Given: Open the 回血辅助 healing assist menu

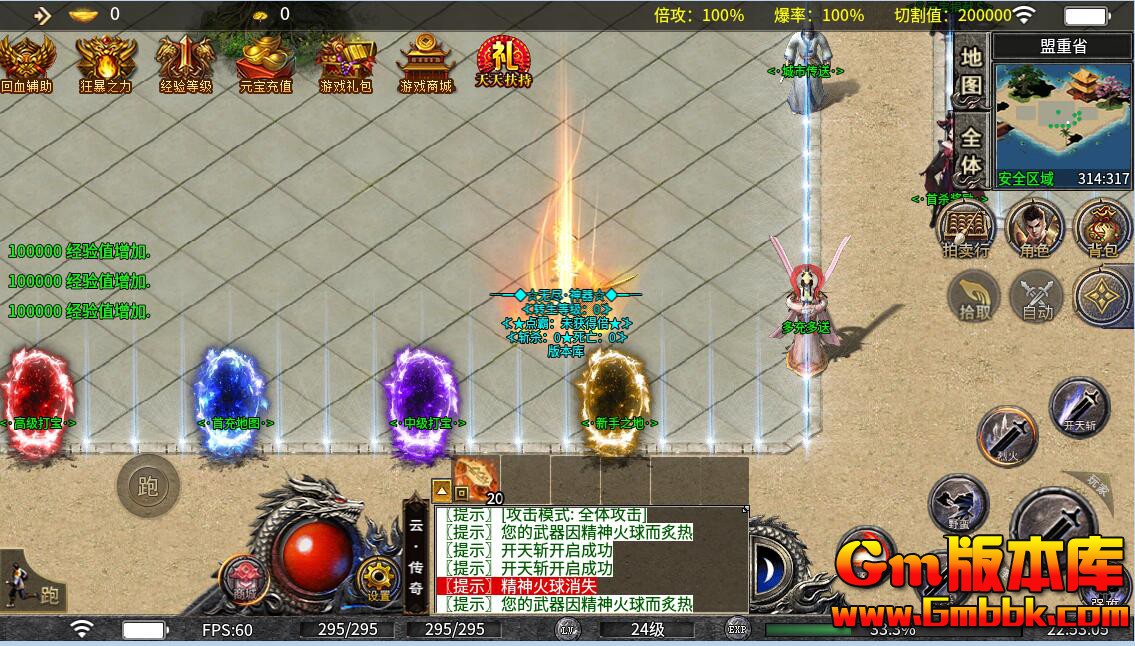Looking at the screenshot, I should pyautogui.click(x=26, y=63).
